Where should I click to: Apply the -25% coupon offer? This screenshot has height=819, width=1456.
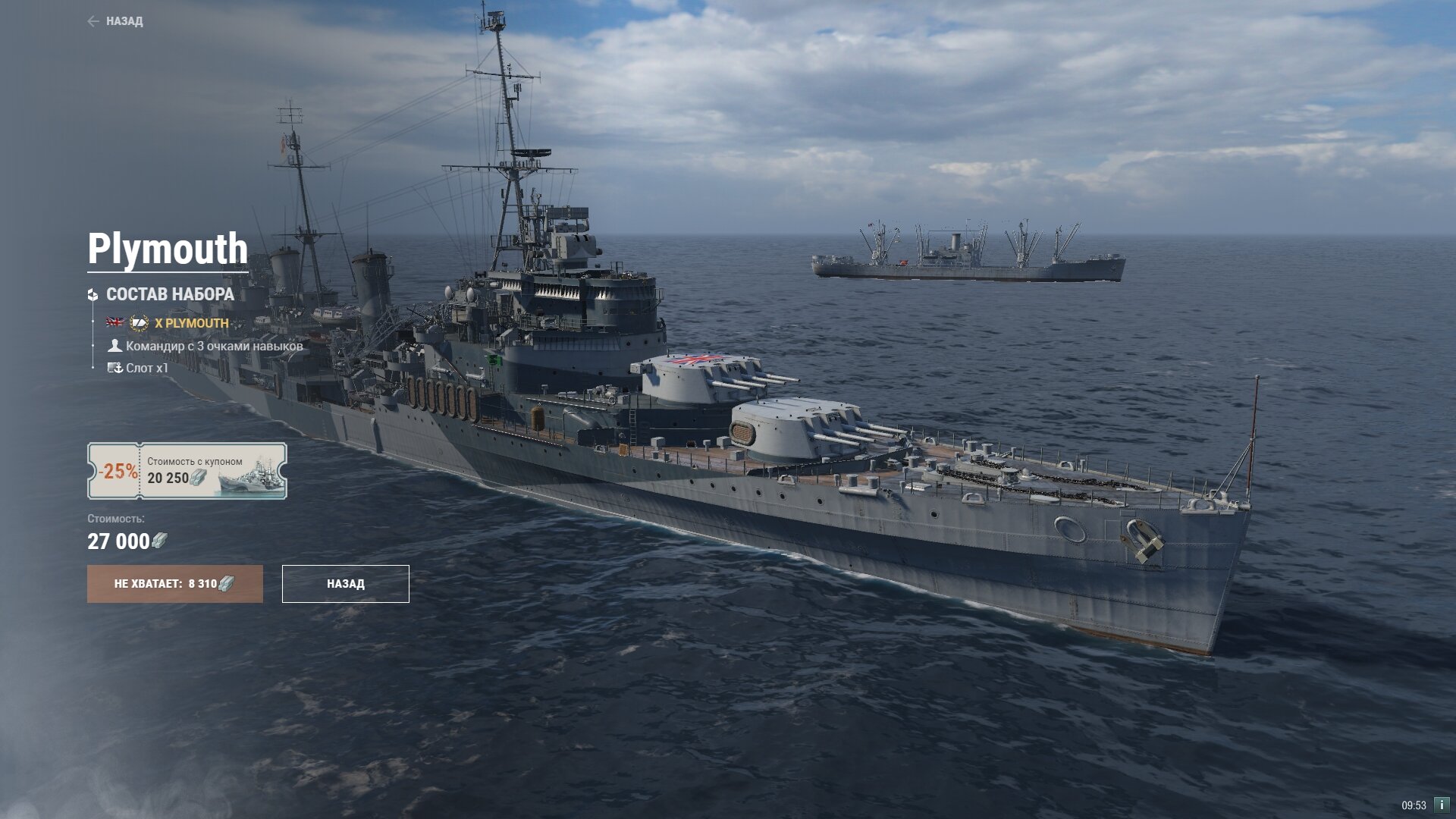point(187,471)
